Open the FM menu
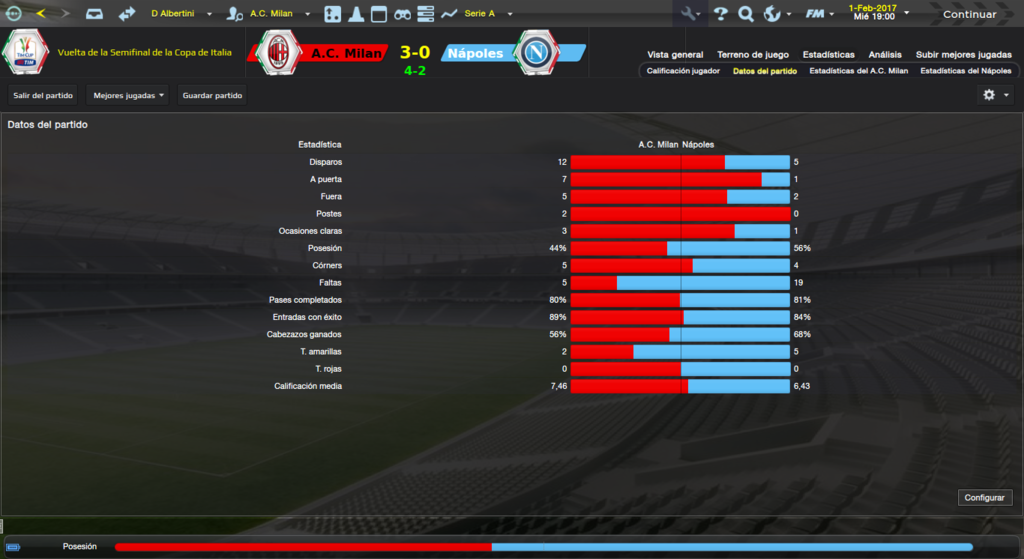 coord(819,14)
